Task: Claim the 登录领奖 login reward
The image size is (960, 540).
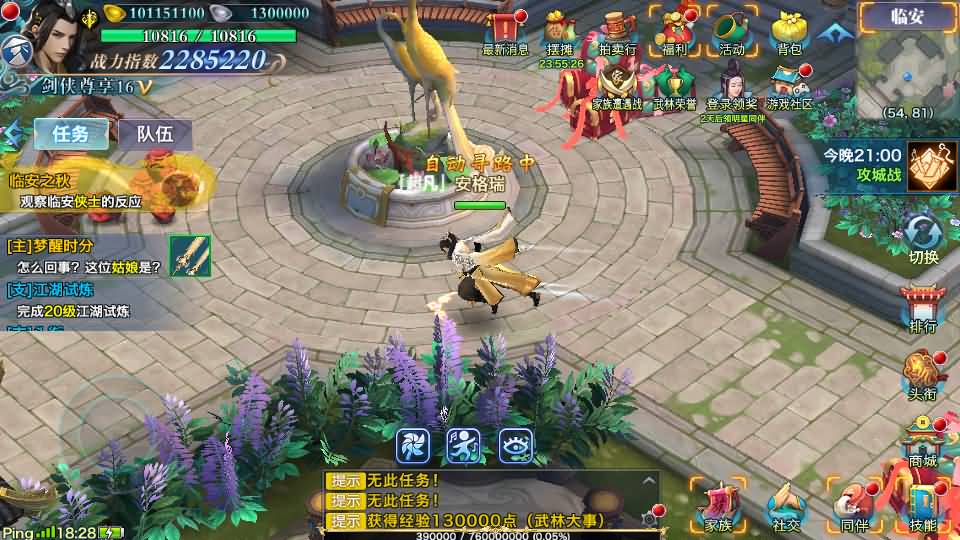Action: point(731,85)
